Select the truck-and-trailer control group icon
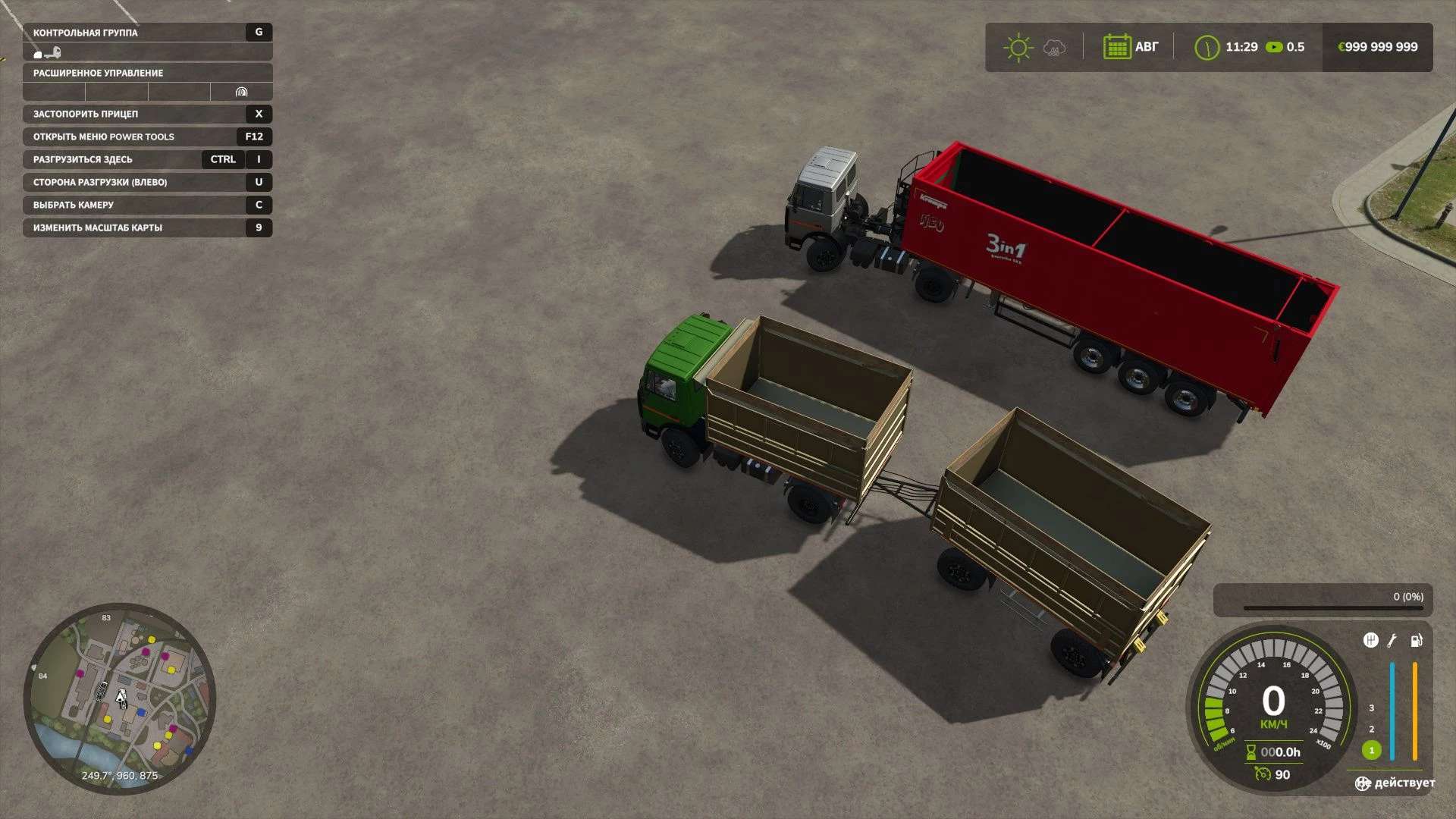This screenshot has height=819, width=1456. [48, 52]
